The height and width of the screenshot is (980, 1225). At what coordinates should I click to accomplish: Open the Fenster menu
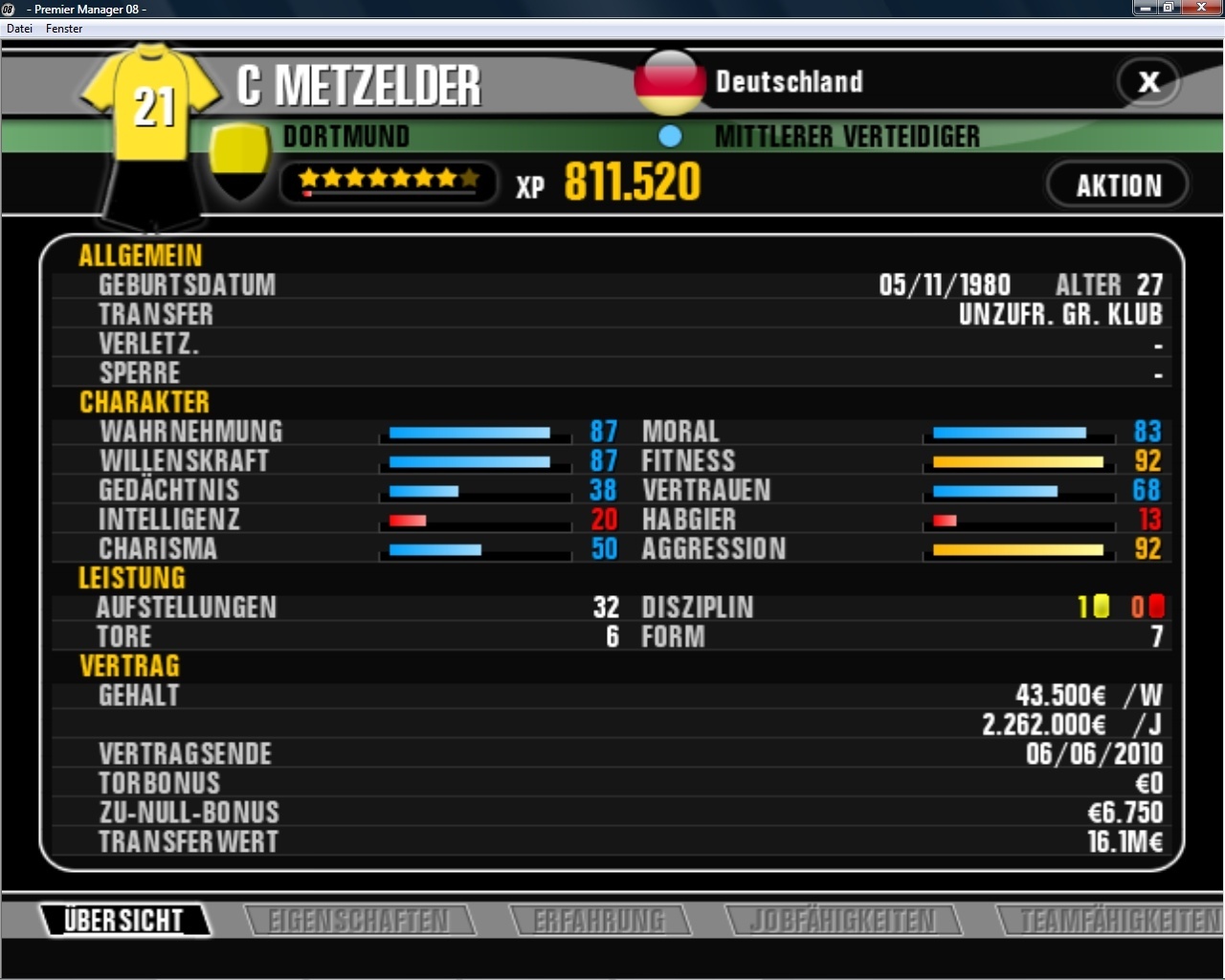(x=63, y=29)
